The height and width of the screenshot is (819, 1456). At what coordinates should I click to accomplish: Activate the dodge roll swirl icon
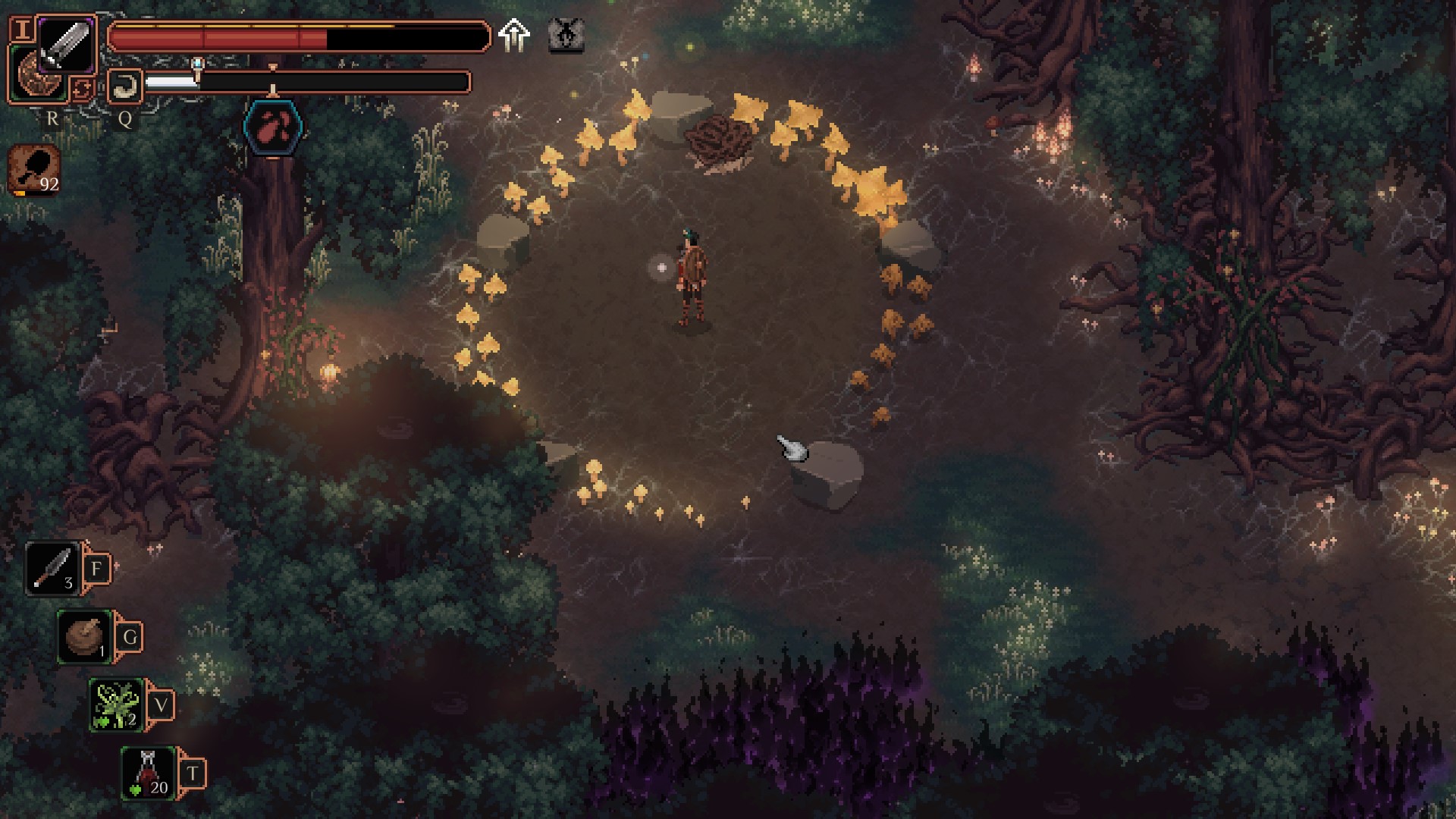pyautogui.click(x=124, y=85)
